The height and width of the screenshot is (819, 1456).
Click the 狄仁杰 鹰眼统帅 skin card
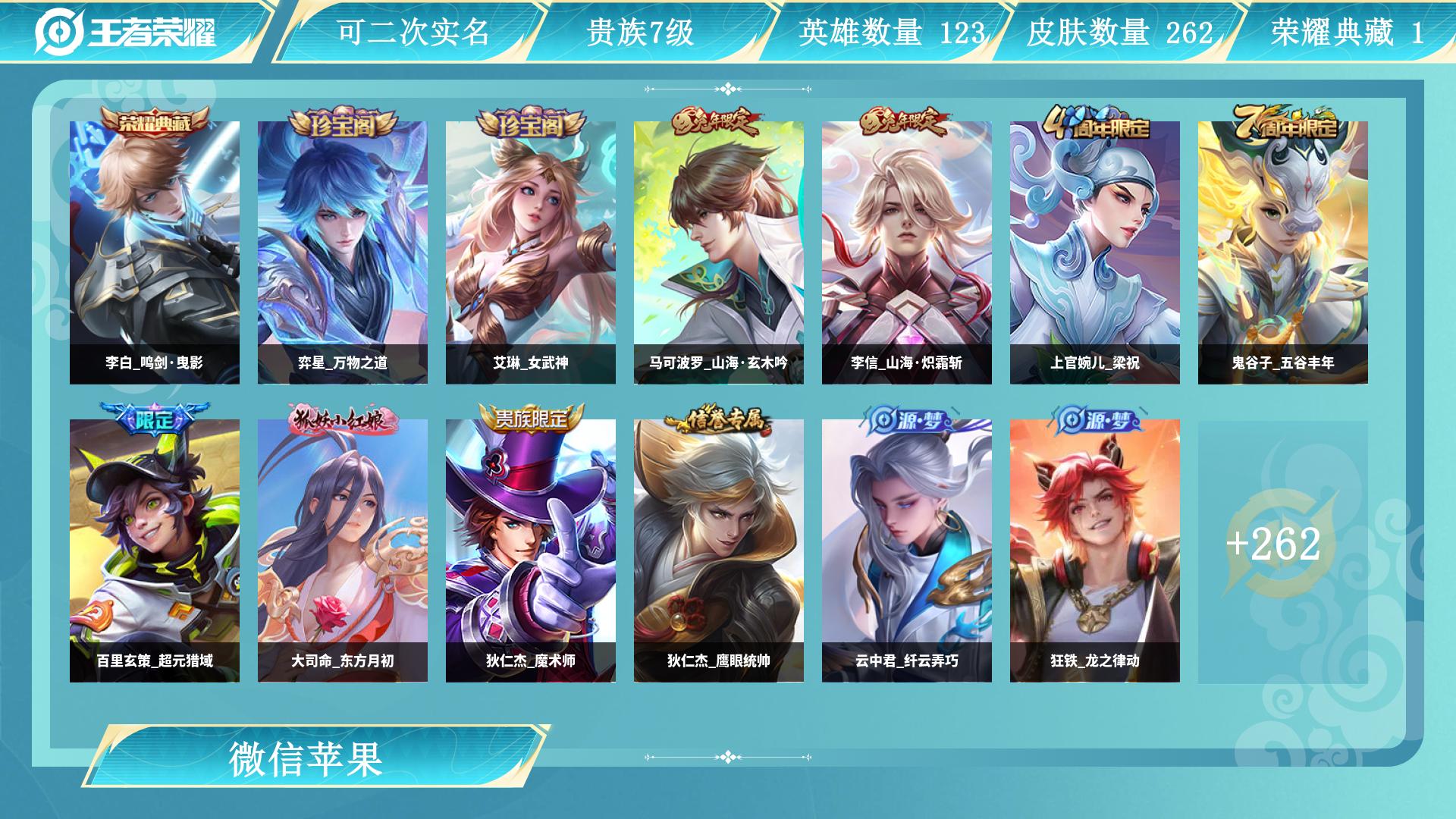coord(719,551)
